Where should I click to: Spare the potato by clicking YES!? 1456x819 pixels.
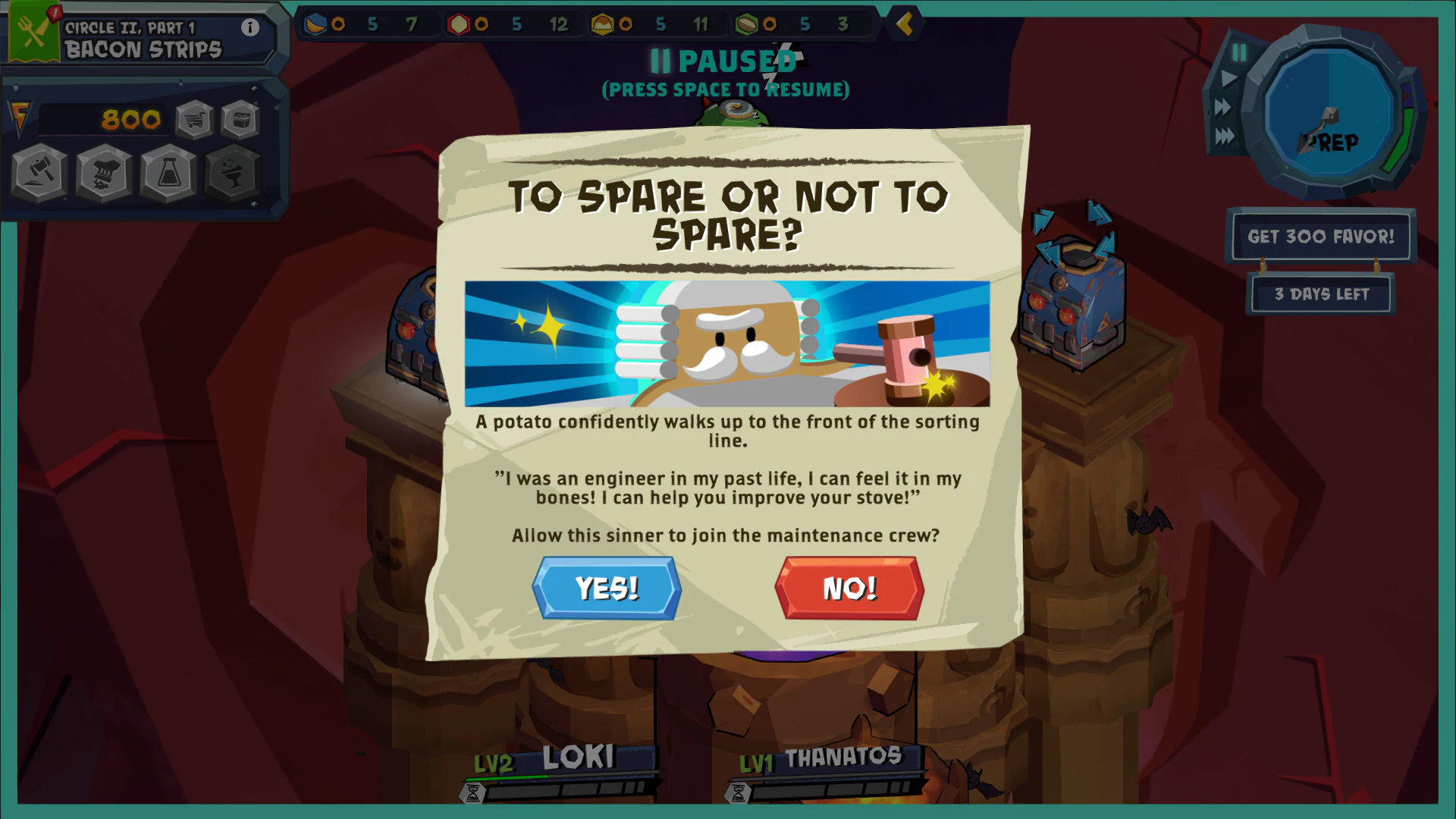606,588
